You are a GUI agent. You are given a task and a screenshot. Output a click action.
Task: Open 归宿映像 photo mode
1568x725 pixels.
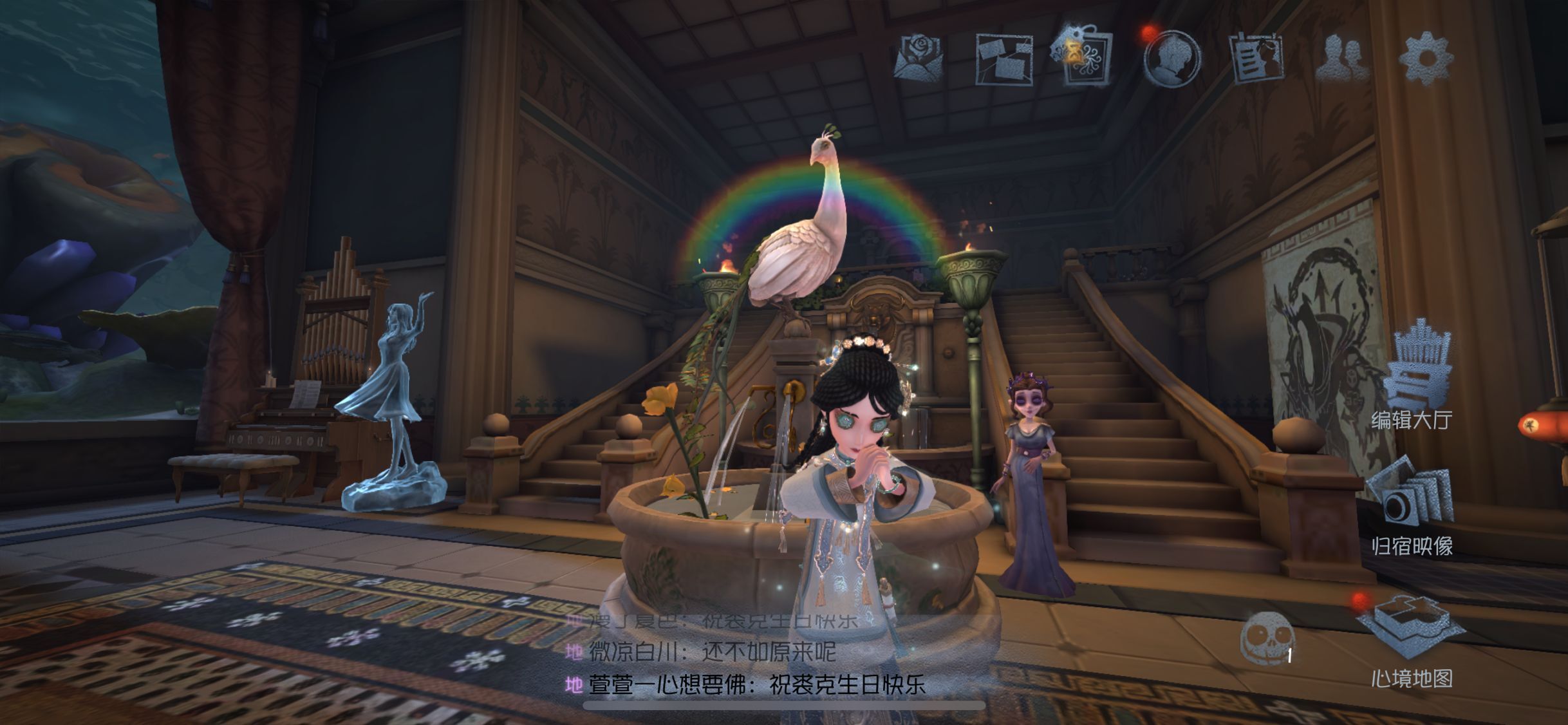pos(1412,509)
